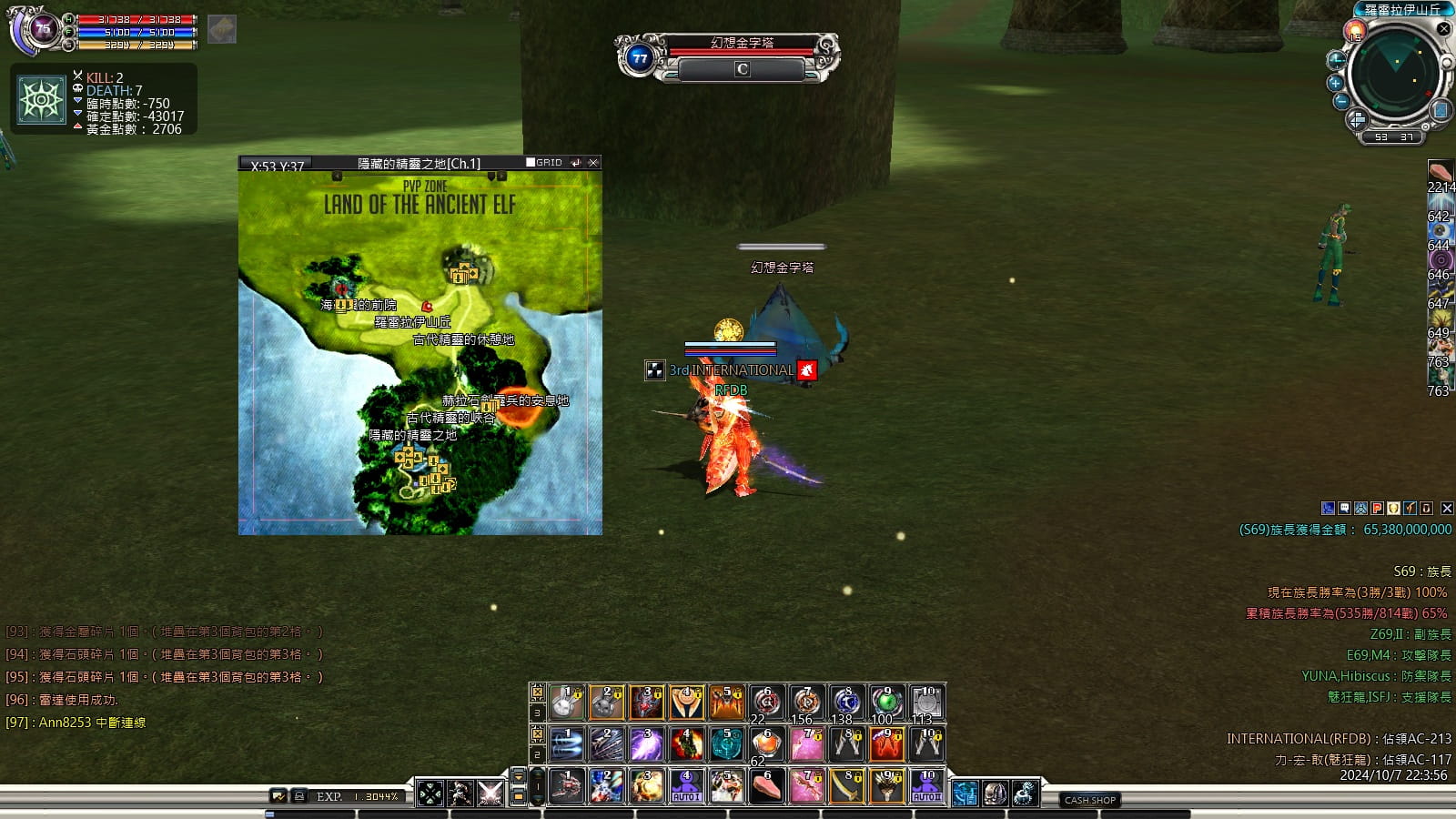Screen dimensions: 1456x819
Task: Select the curved golden sword slot
Action: (846, 786)
